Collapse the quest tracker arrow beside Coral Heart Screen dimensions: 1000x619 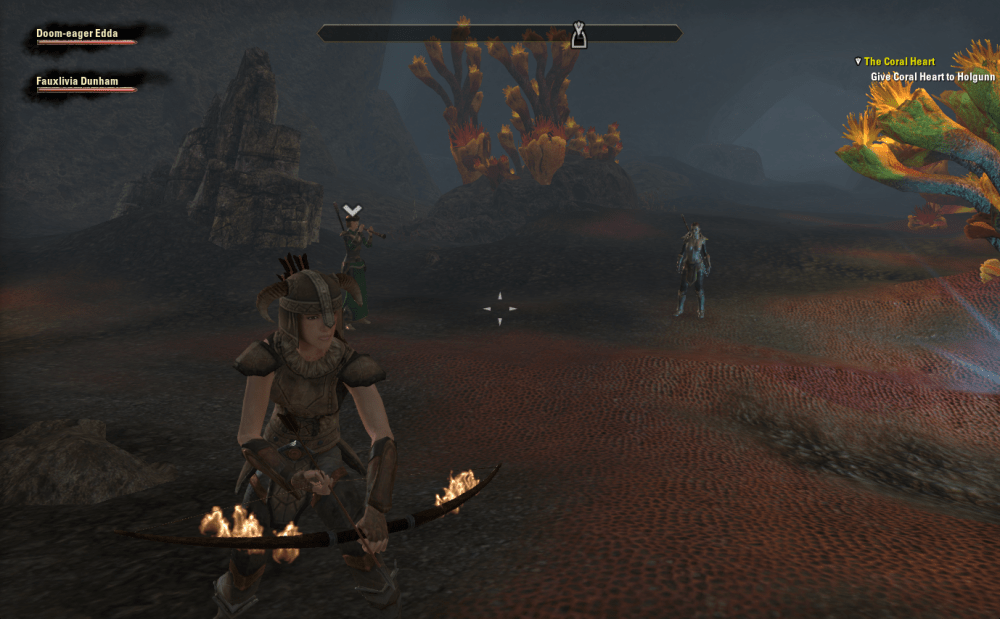pos(858,62)
